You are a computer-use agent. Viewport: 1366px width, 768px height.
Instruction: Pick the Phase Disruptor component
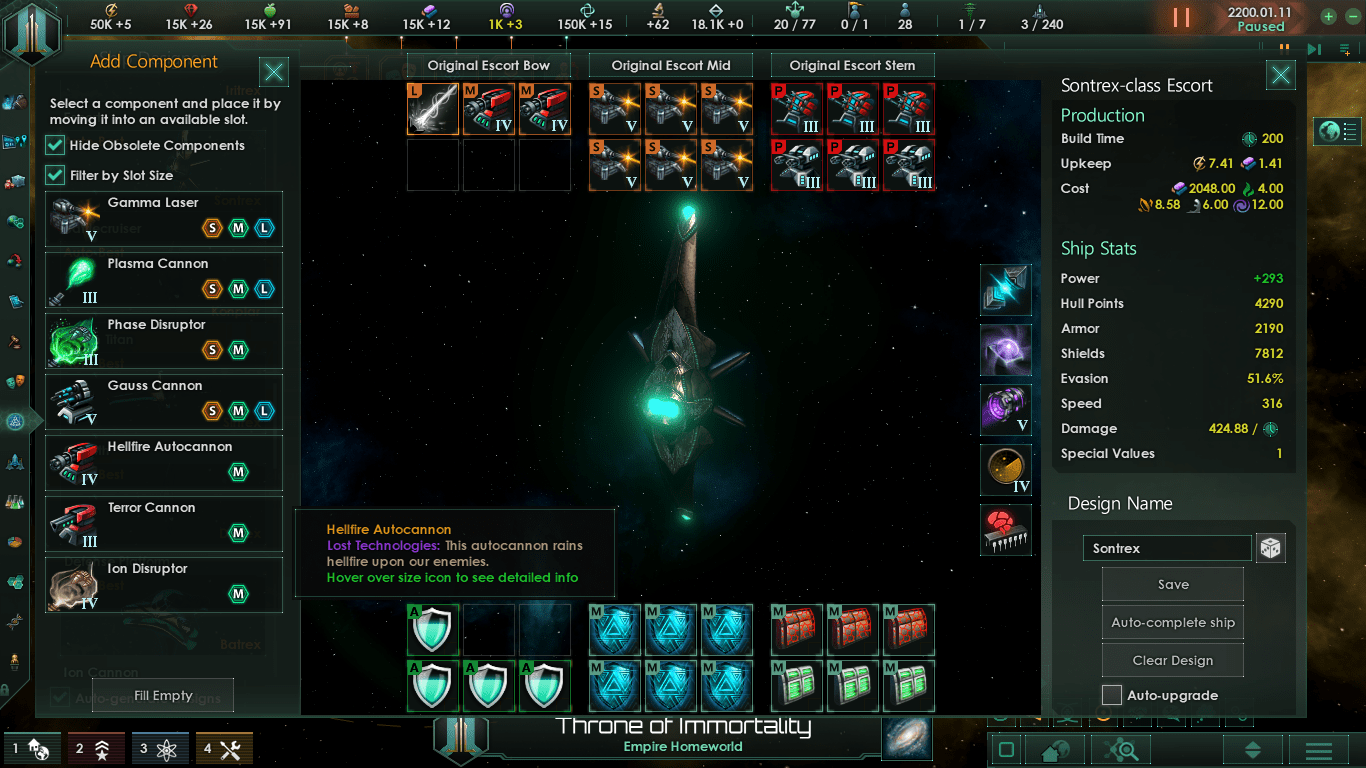point(163,340)
